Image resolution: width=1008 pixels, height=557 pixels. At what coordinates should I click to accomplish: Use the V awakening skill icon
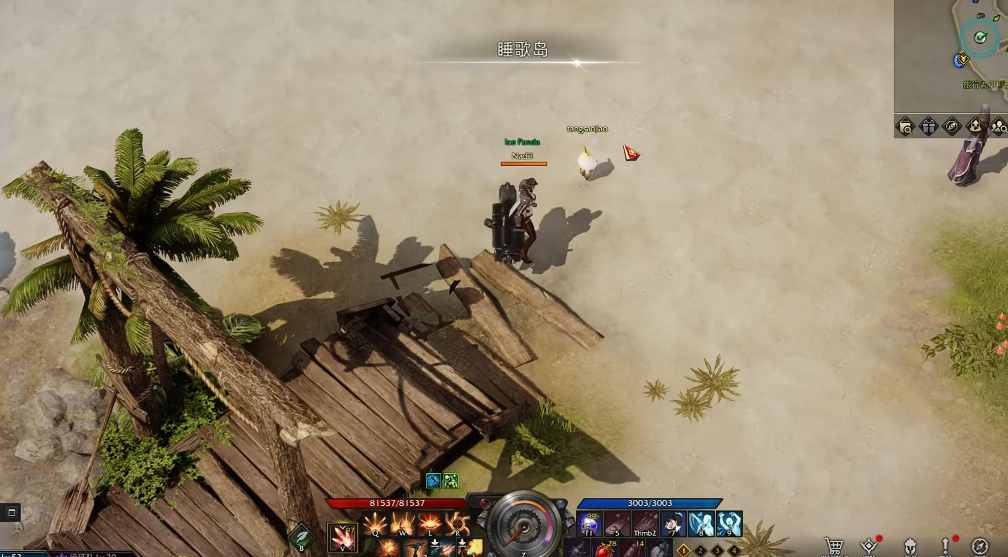click(x=343, y=537)
